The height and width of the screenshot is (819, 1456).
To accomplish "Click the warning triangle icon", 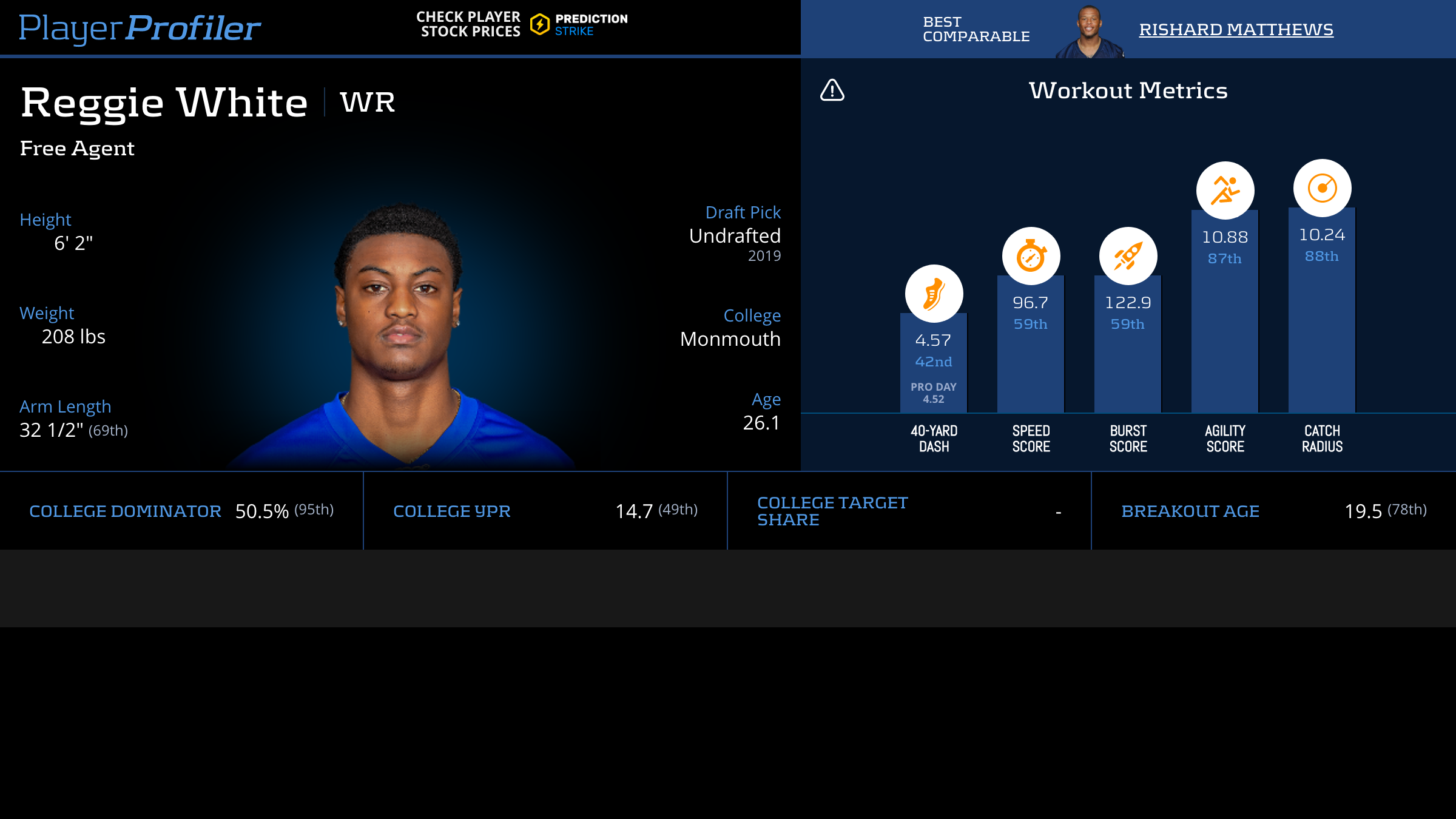I will [x=832, y=90].
